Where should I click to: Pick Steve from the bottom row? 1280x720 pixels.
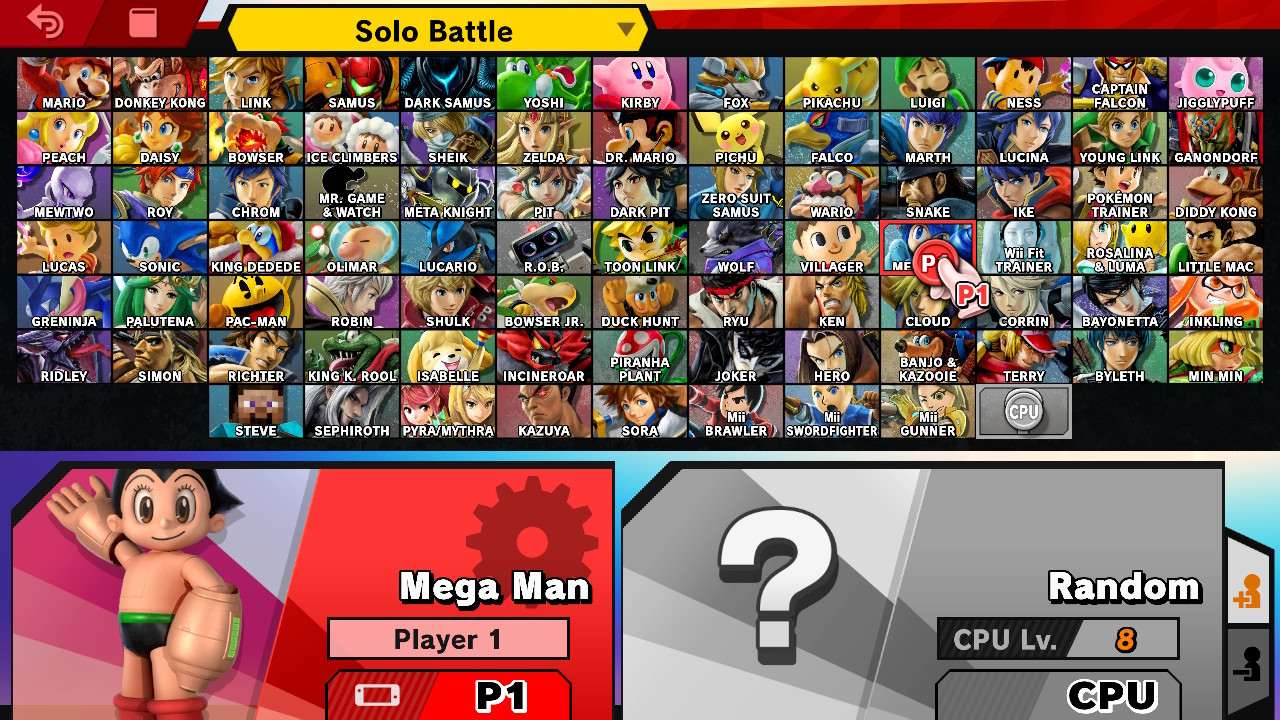tap(255, 410)
